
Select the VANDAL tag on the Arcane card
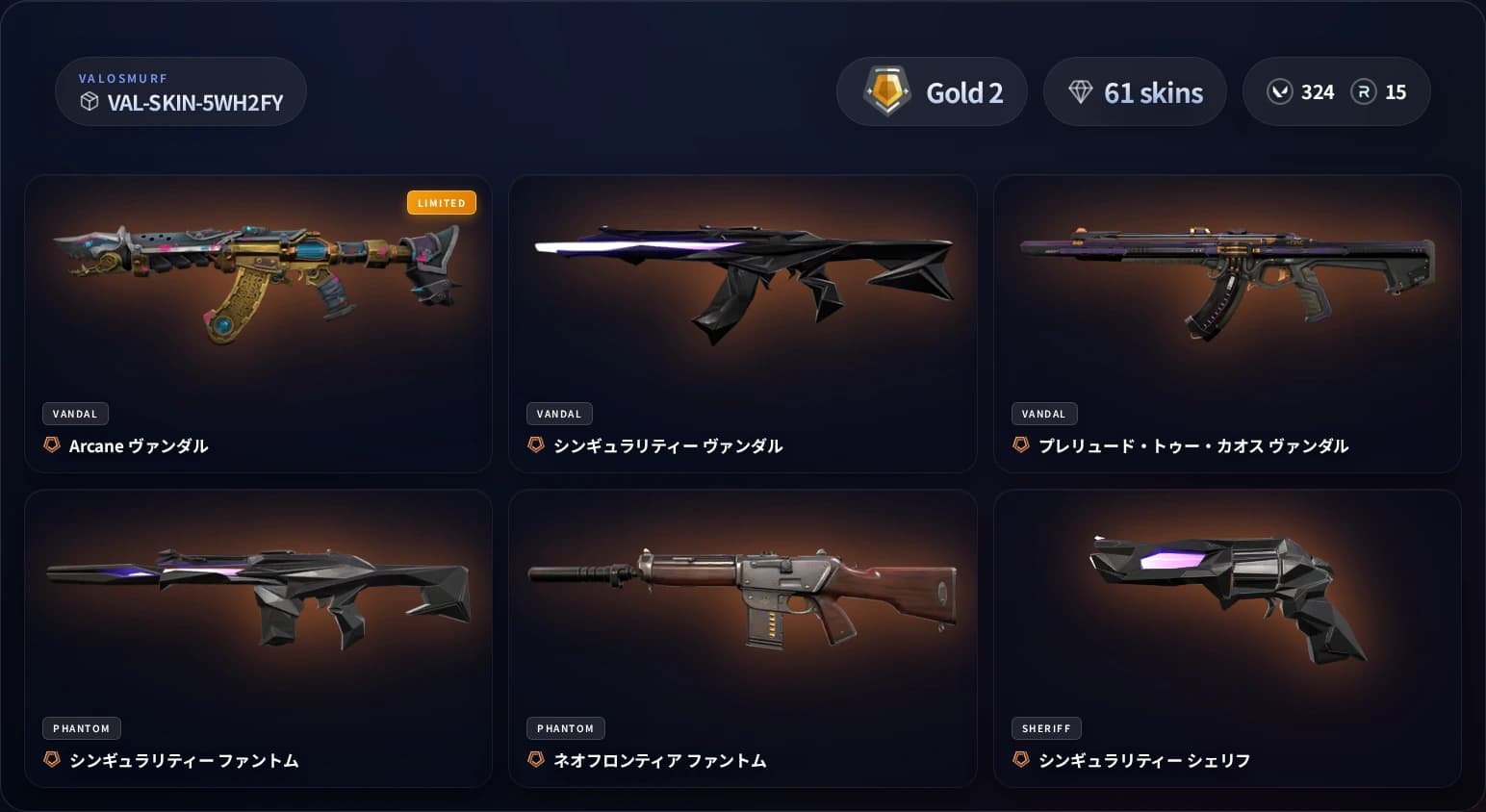pyautogui.click(x=75, y=413)
